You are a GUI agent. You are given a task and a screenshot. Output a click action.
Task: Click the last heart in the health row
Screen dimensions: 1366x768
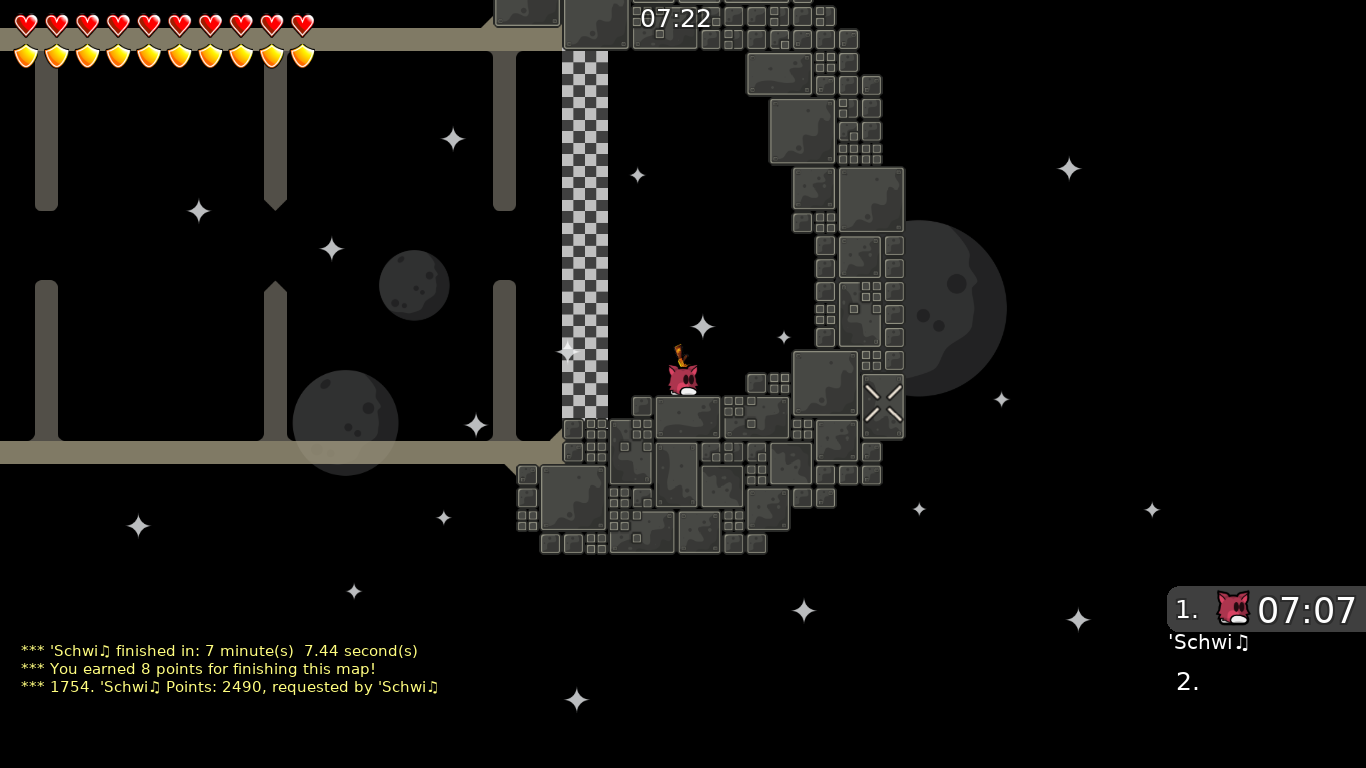300,22
